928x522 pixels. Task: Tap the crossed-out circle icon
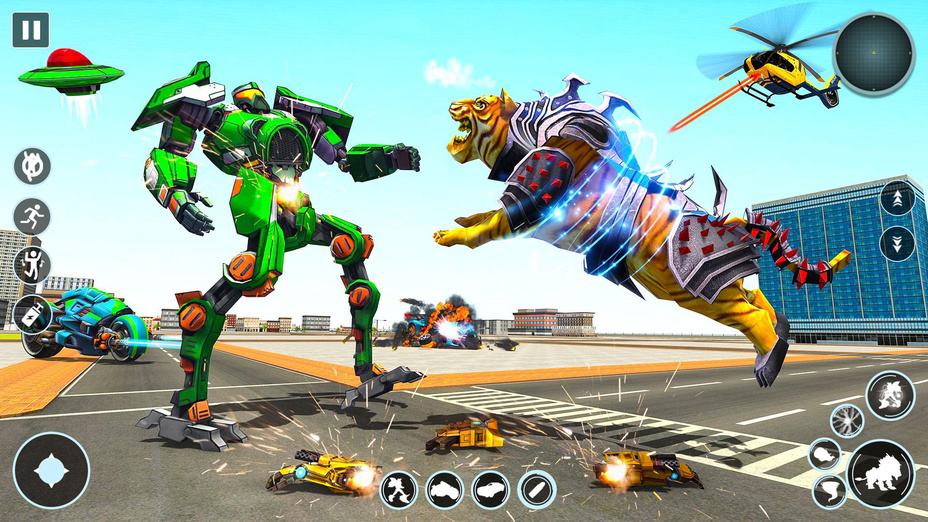[32, 166]
